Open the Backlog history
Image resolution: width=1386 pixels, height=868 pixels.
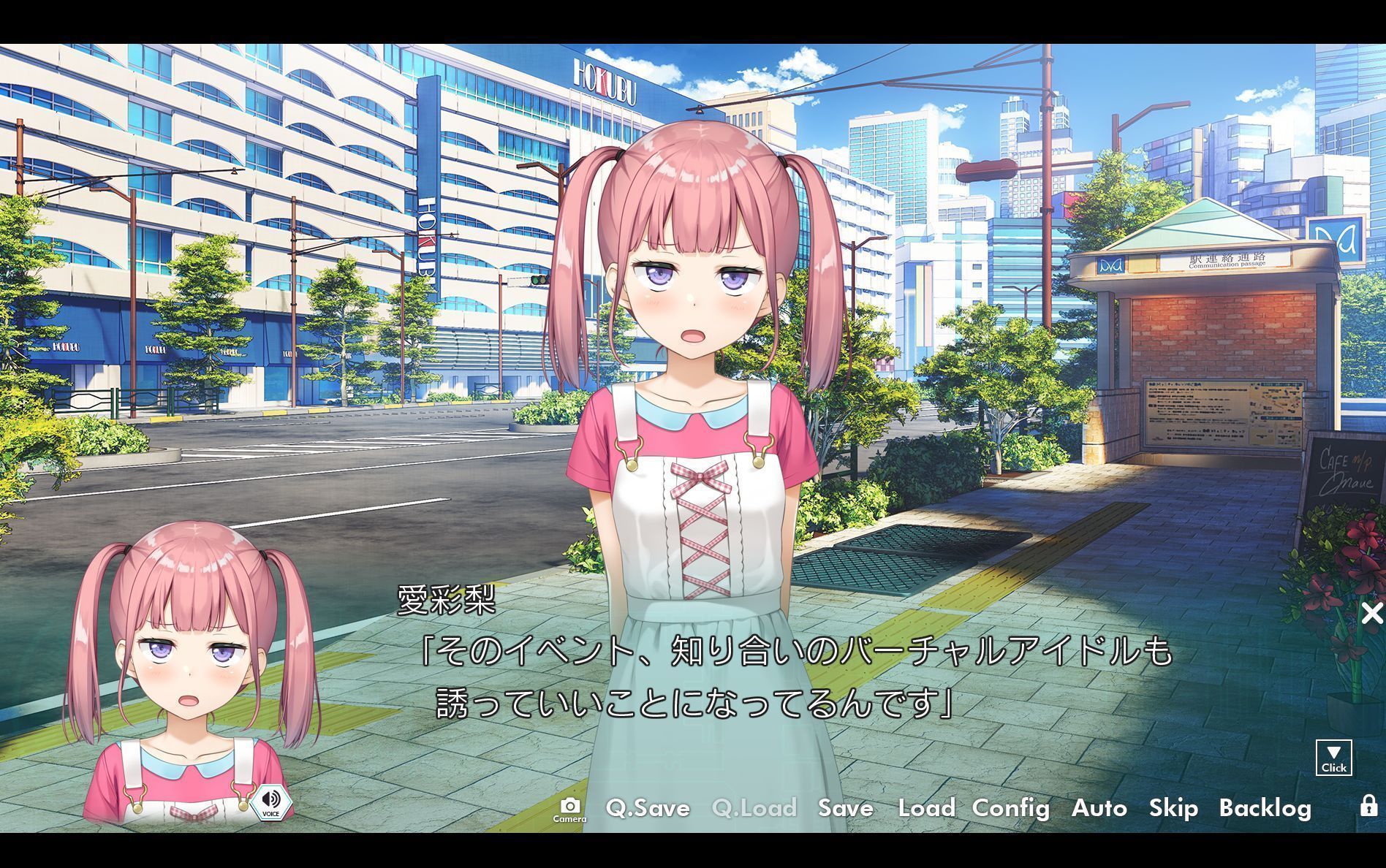pos(1267,808)
